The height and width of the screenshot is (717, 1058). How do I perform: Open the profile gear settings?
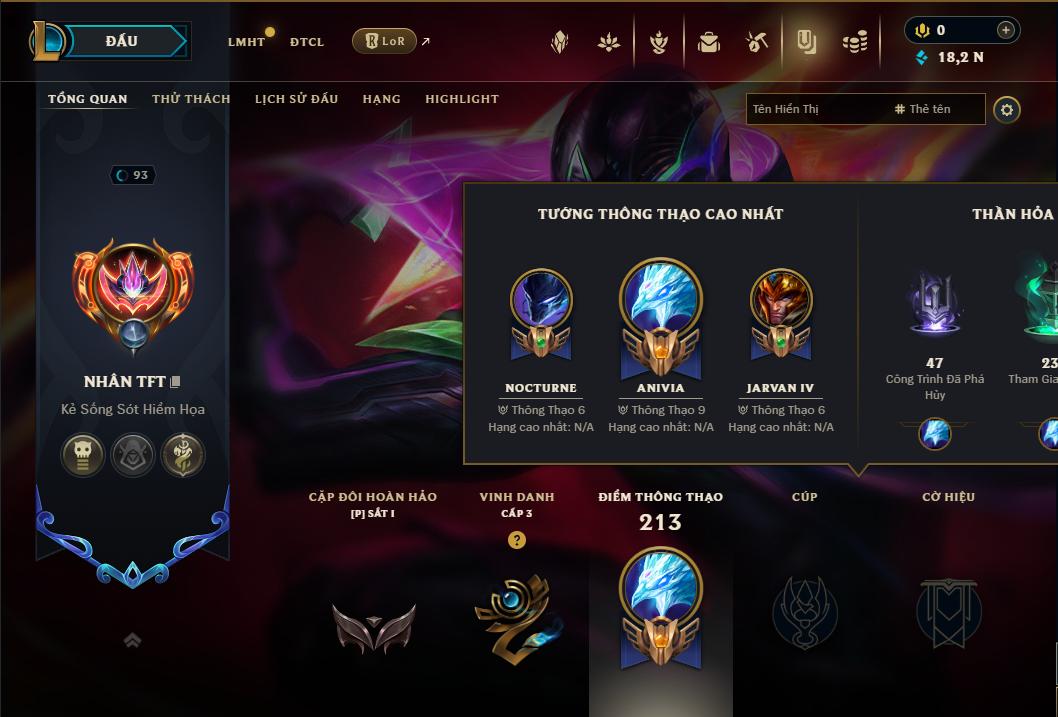click(x=1007, y=109)
